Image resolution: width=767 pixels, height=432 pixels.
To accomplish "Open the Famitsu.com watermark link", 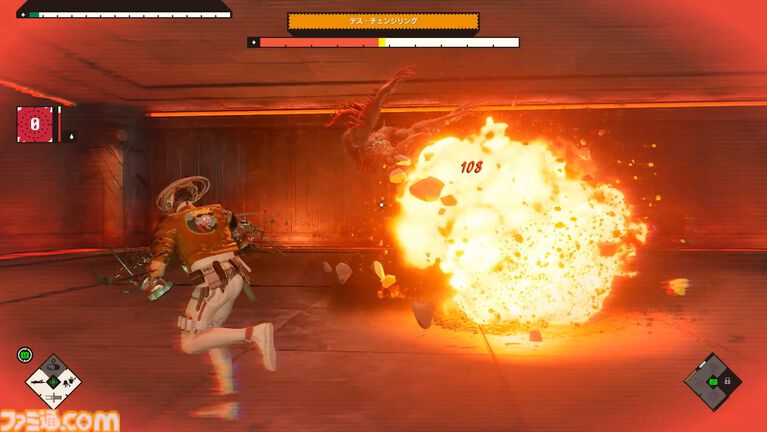I will [x=59, y=420].
